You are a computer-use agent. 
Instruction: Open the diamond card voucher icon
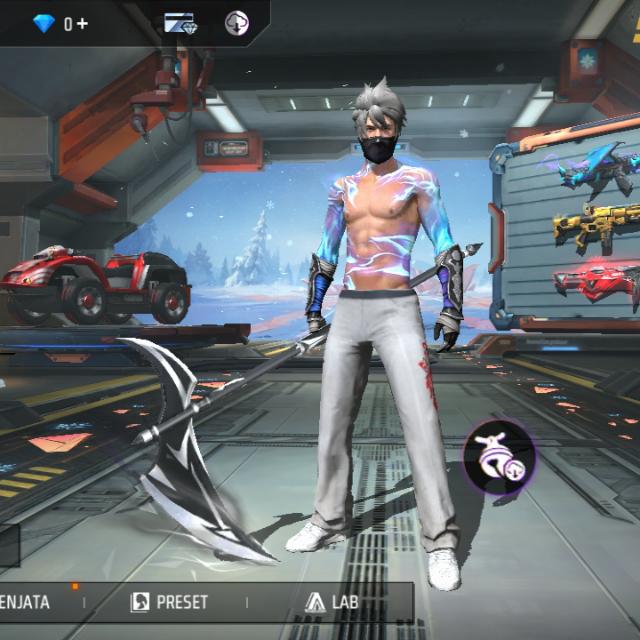coord(181,23)
